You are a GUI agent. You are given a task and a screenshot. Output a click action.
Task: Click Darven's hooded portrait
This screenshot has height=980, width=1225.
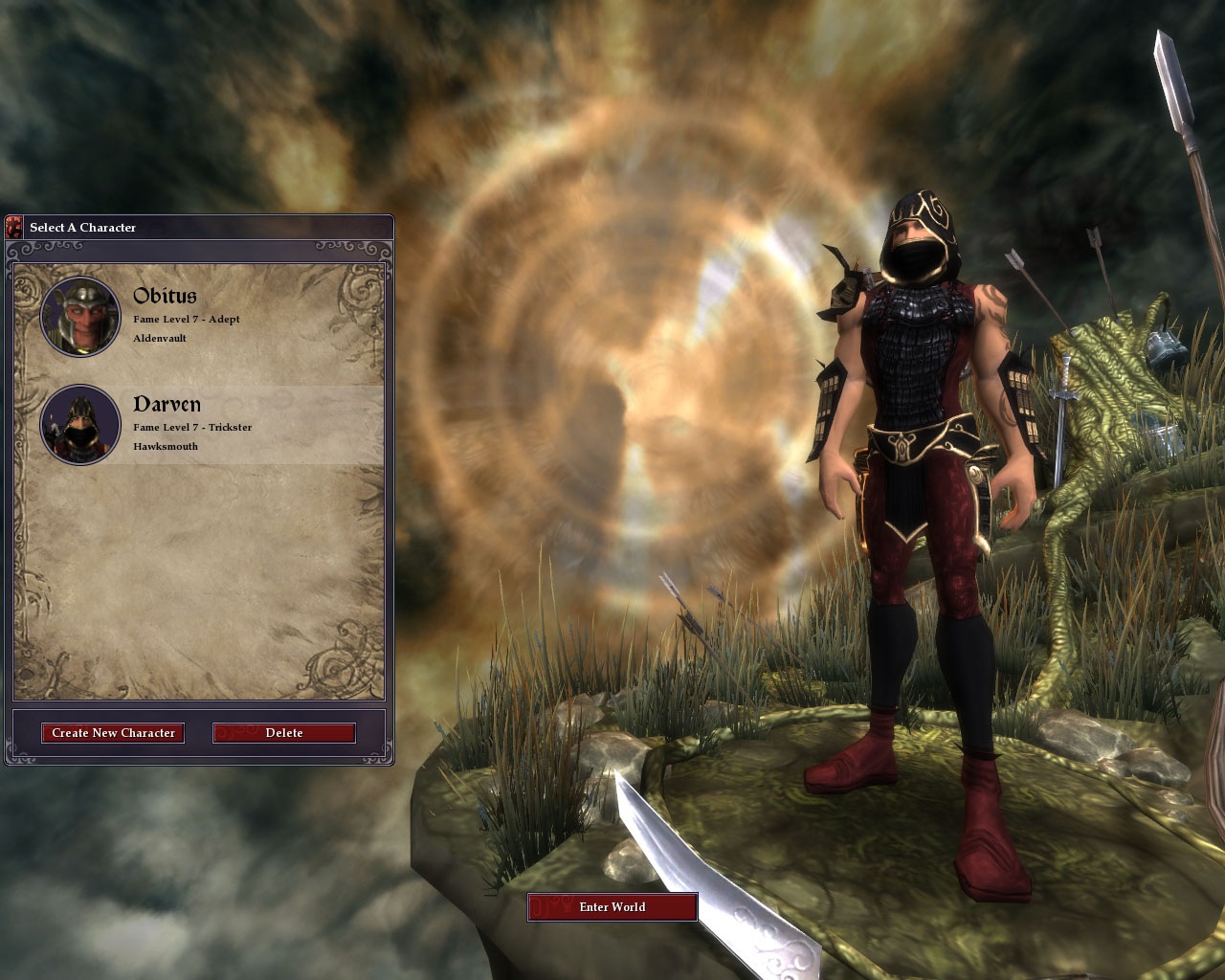pos(80,425)
